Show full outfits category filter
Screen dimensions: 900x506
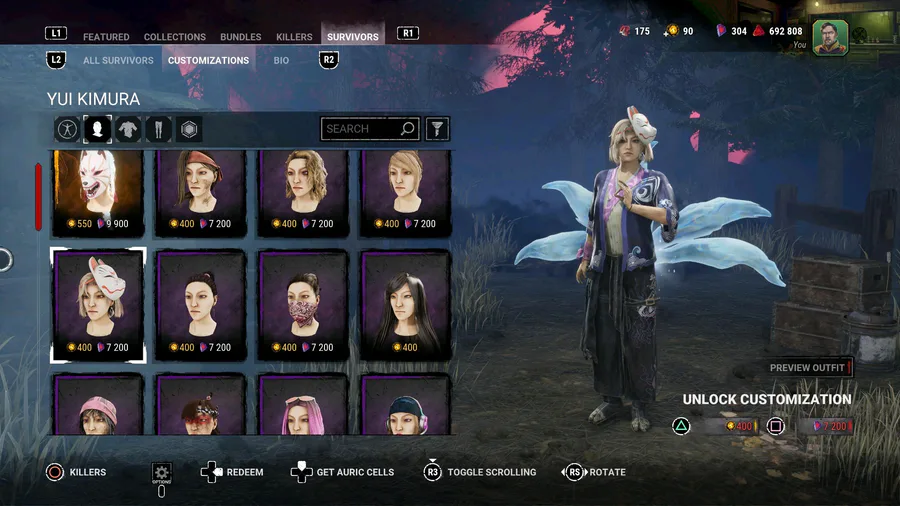point(67,129)
